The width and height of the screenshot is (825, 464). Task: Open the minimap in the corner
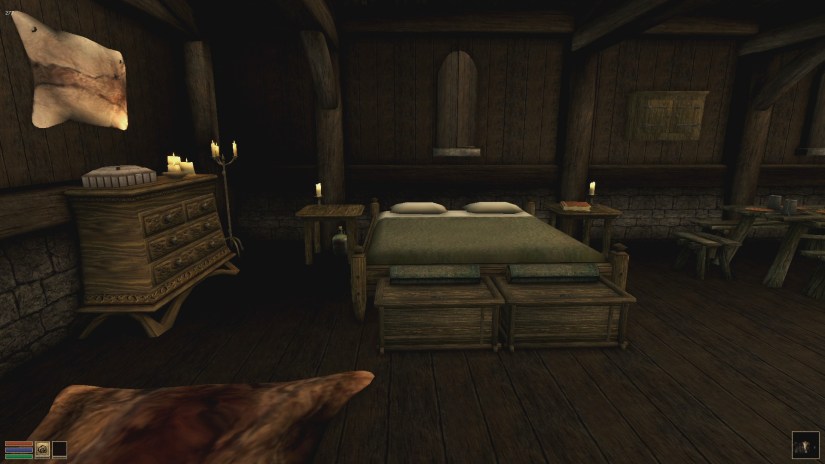(805, 444)
